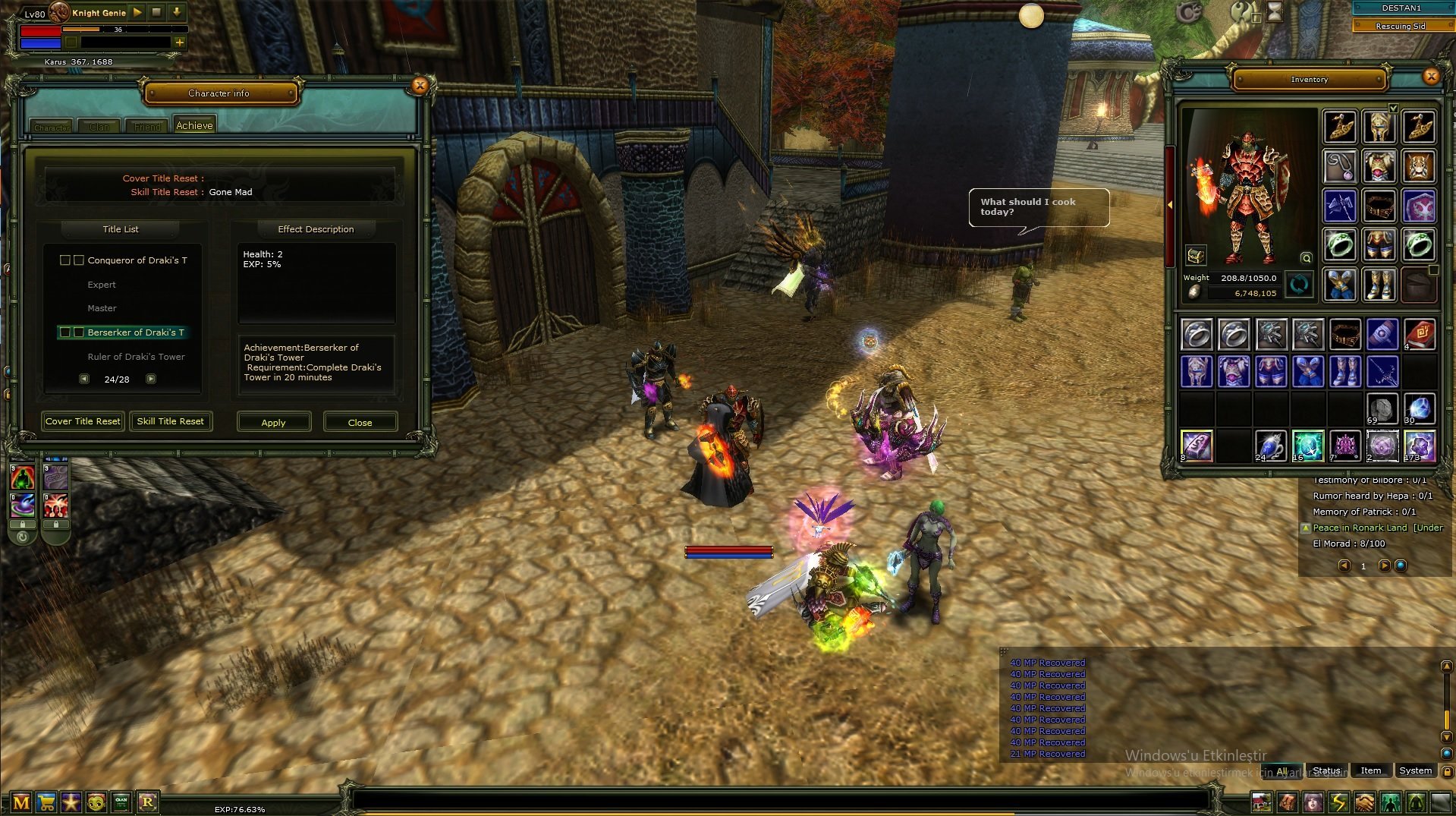
Task: Select Berserker of Draki's Tower title
Action: tap(136, 332)
